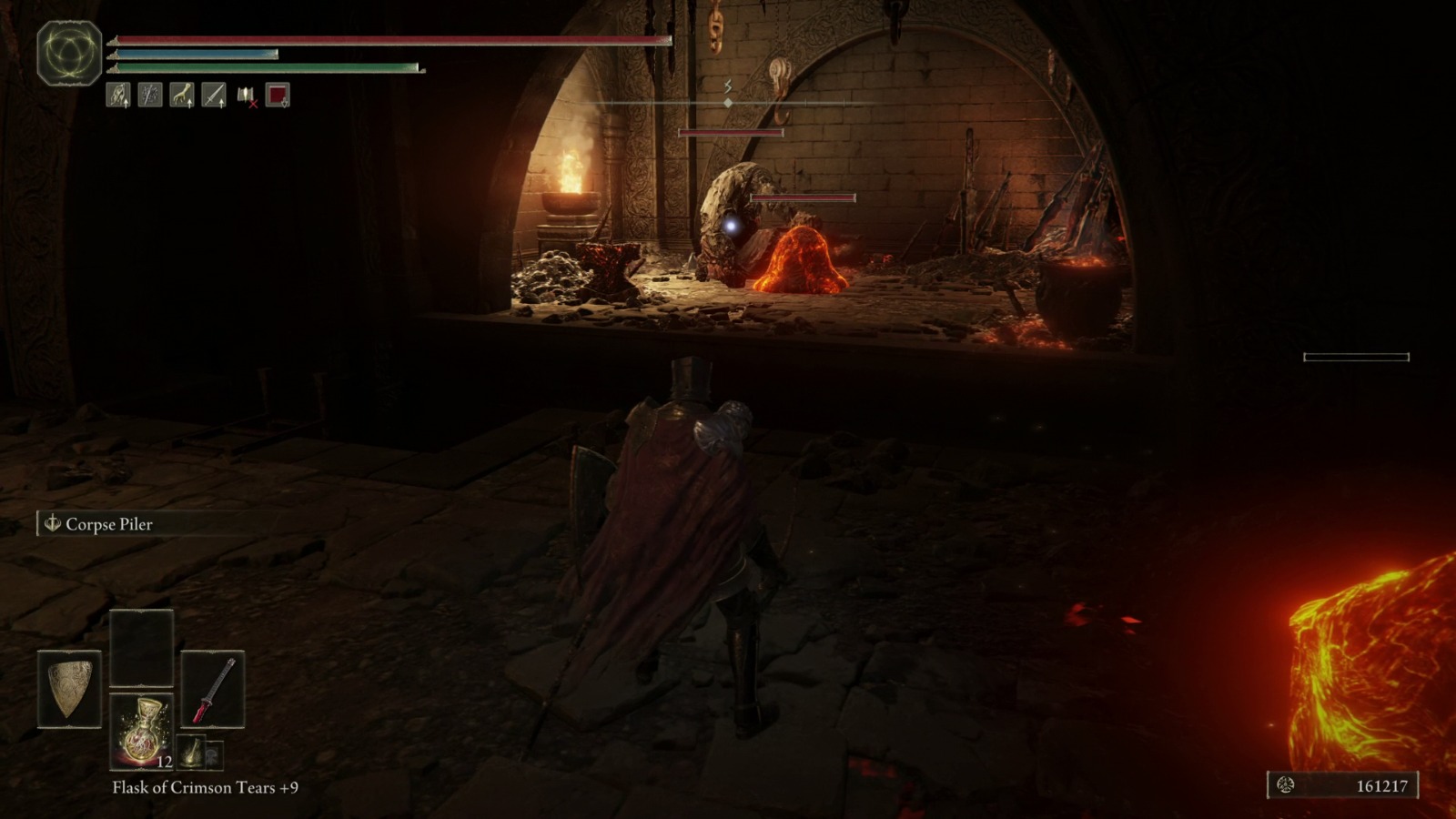Click the empty spell slot above the flask
Screen dimensions: 1456x819
(x=142, y=648)
